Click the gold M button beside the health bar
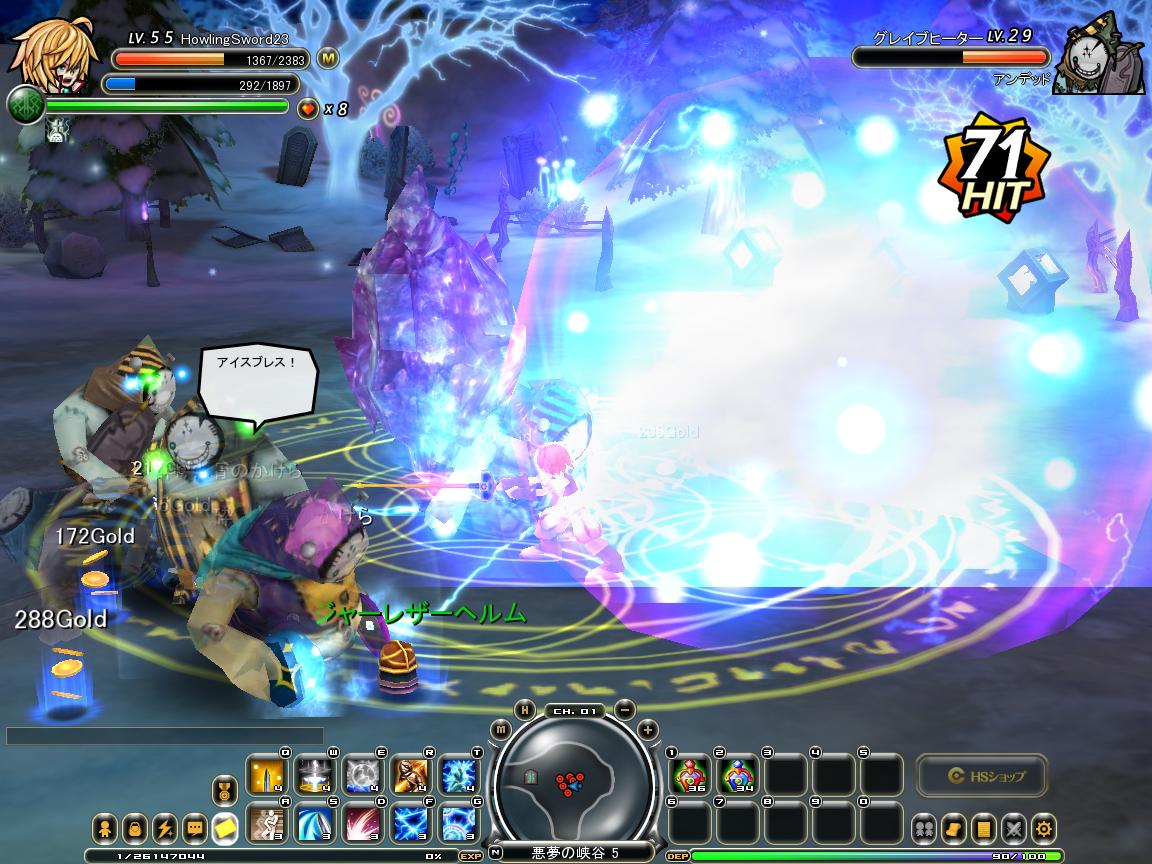The width and height of the screenshot is (1152, 864). (x=328, y=58)
